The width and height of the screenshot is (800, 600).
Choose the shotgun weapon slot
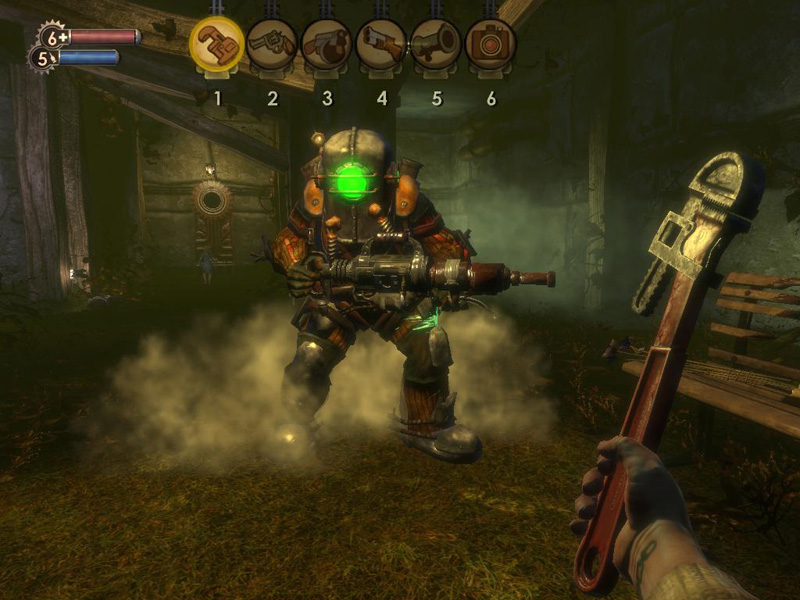coord(381,44)
